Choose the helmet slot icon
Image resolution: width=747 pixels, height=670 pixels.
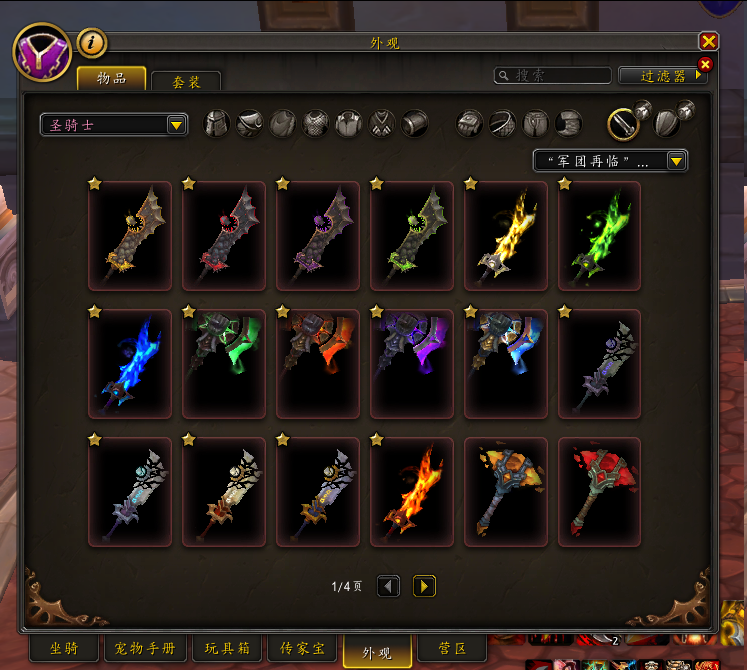pos(217,123)
